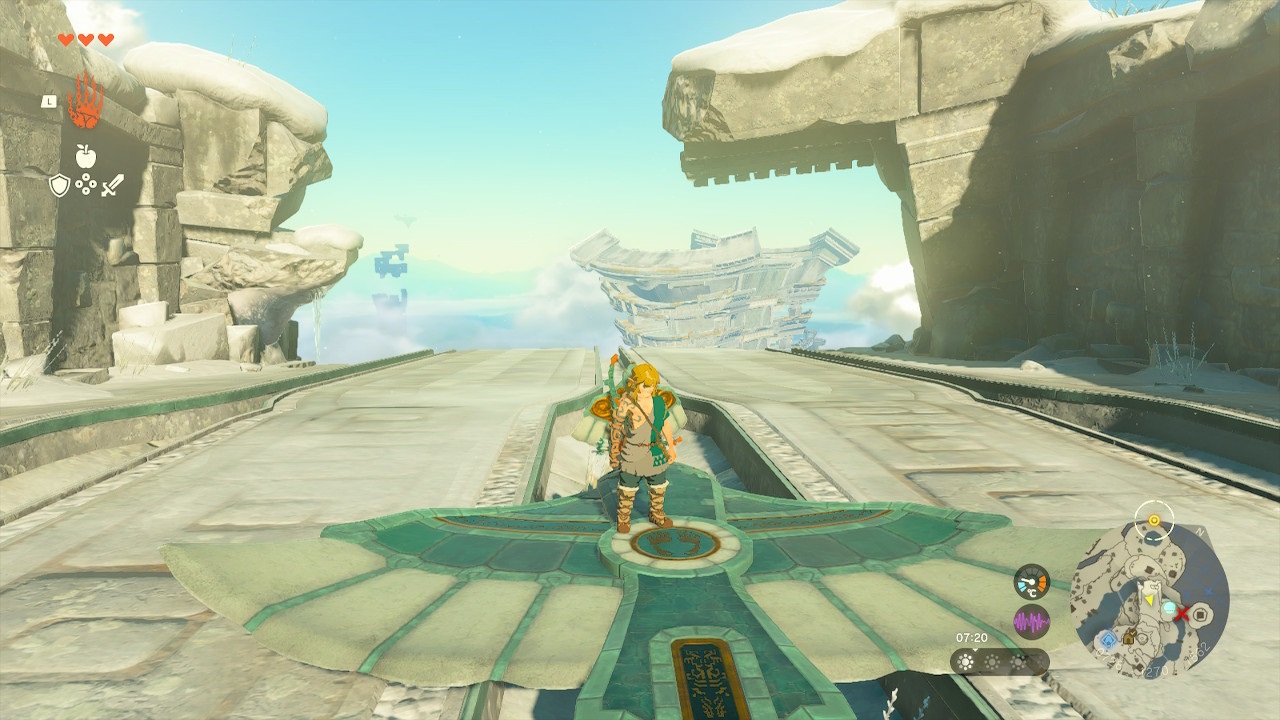Click the fuse materials icon

[x=86, y=184]
